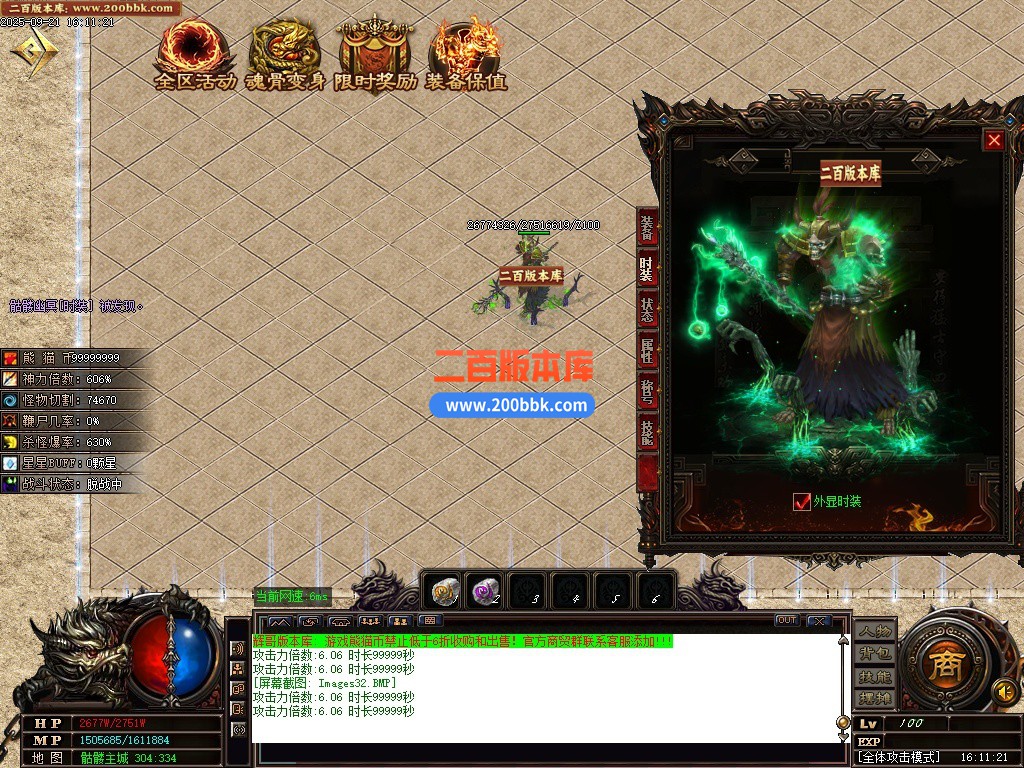Open the 装备保值 flaming dragon icon

(466, 55)
